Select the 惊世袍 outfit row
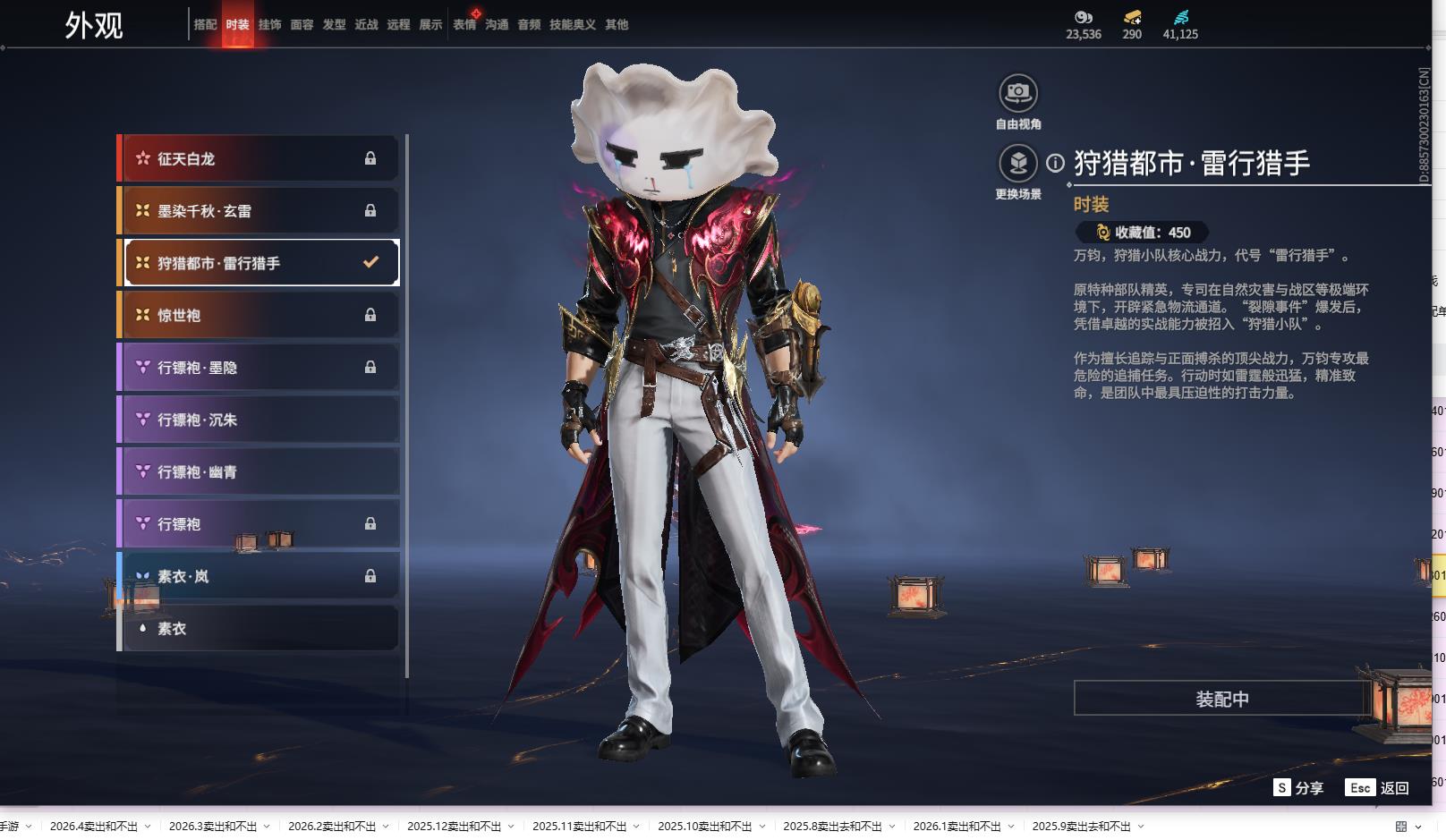 259,315
